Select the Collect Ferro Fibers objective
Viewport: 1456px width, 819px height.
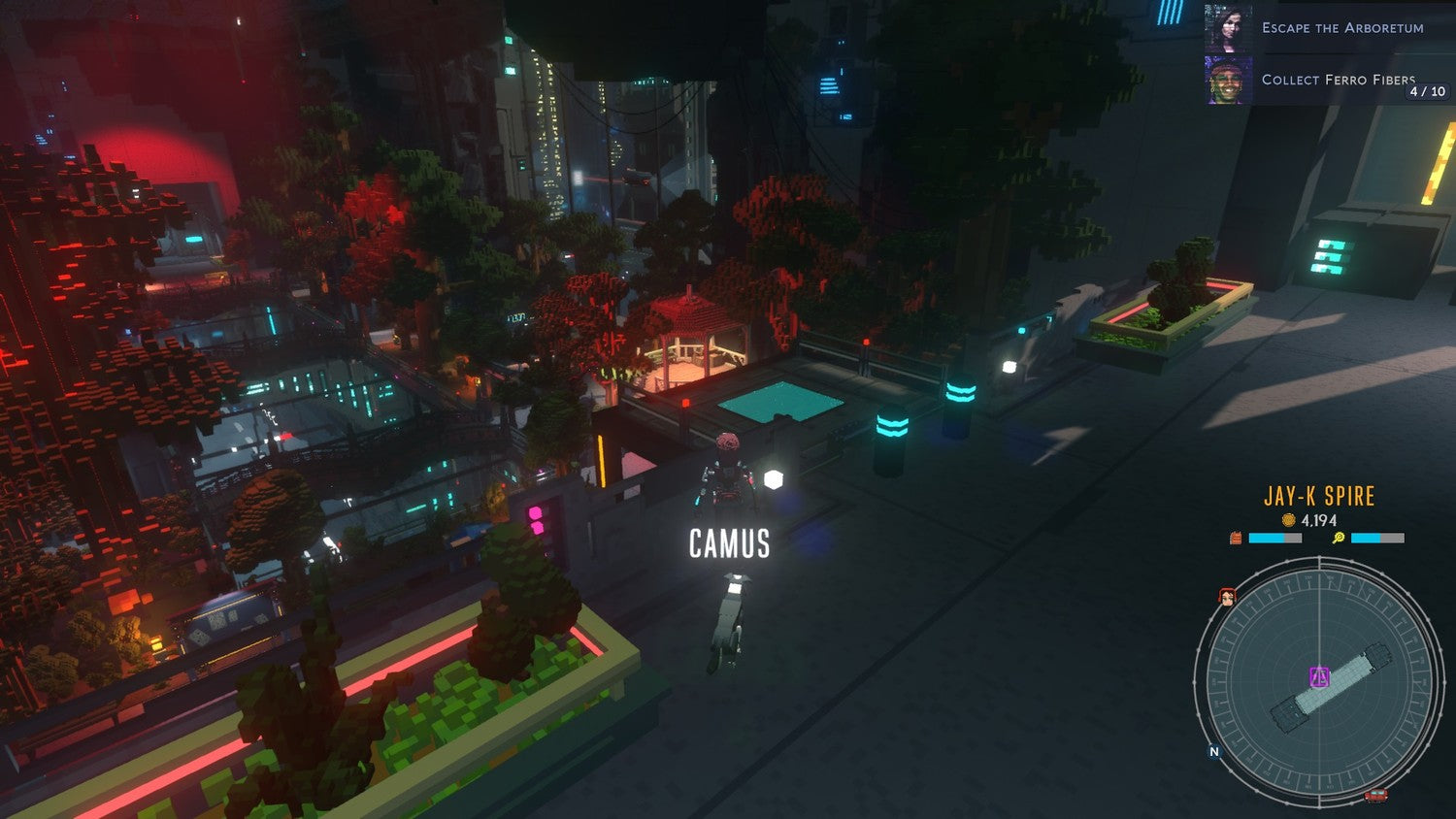coord(1338,80)
